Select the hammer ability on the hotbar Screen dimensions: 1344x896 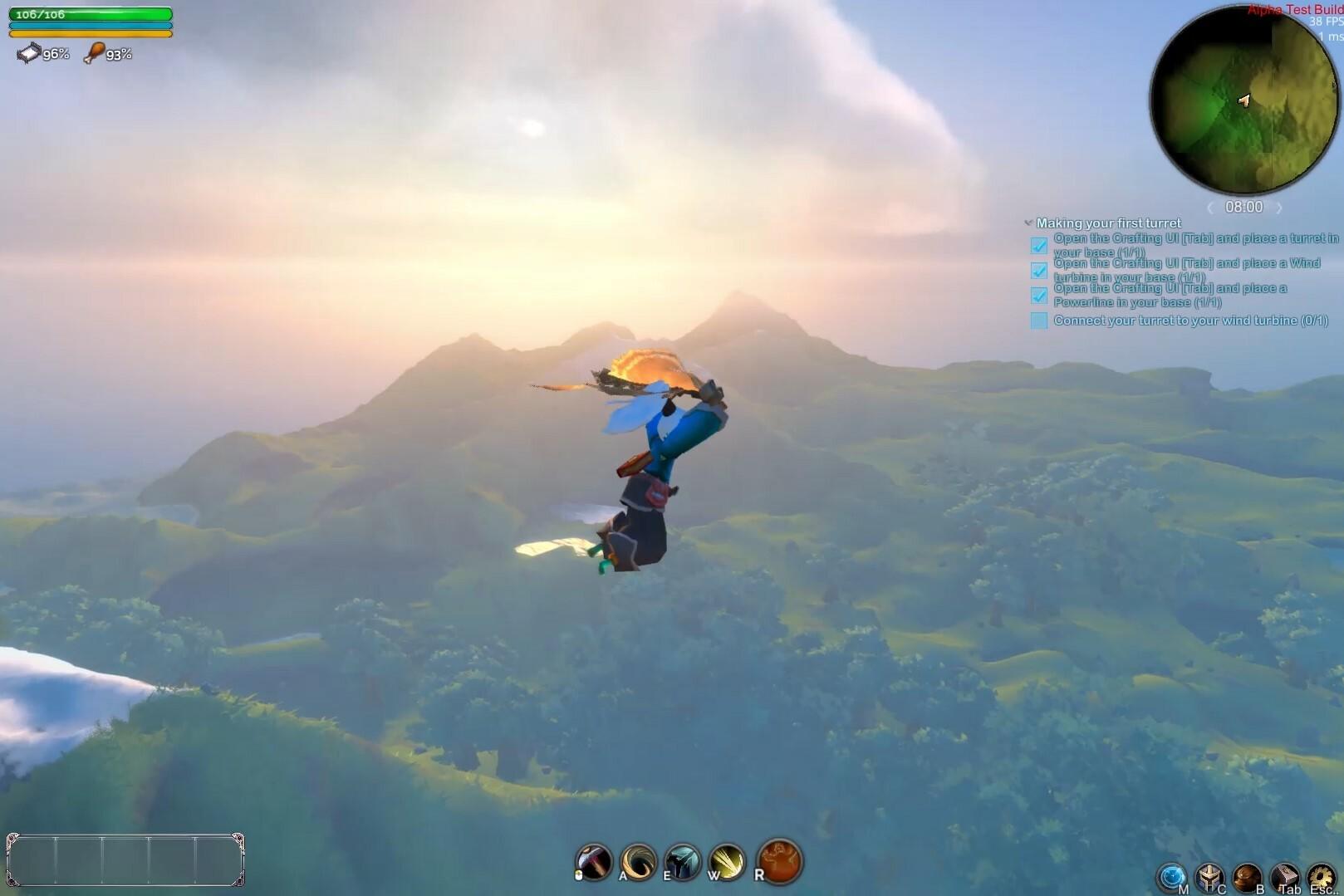[594, 861]
